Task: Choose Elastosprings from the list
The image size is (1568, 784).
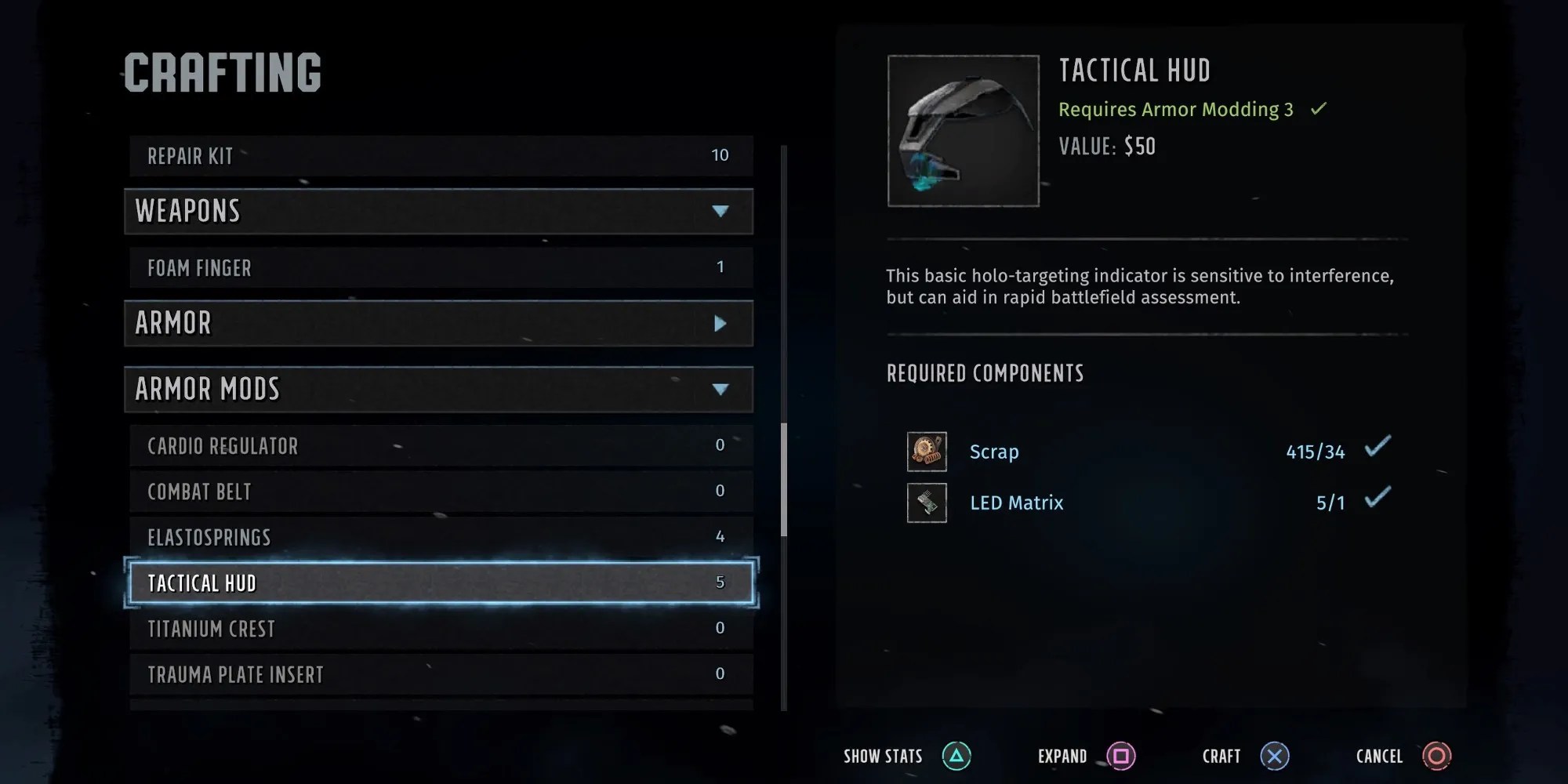Action: (440, 537)
